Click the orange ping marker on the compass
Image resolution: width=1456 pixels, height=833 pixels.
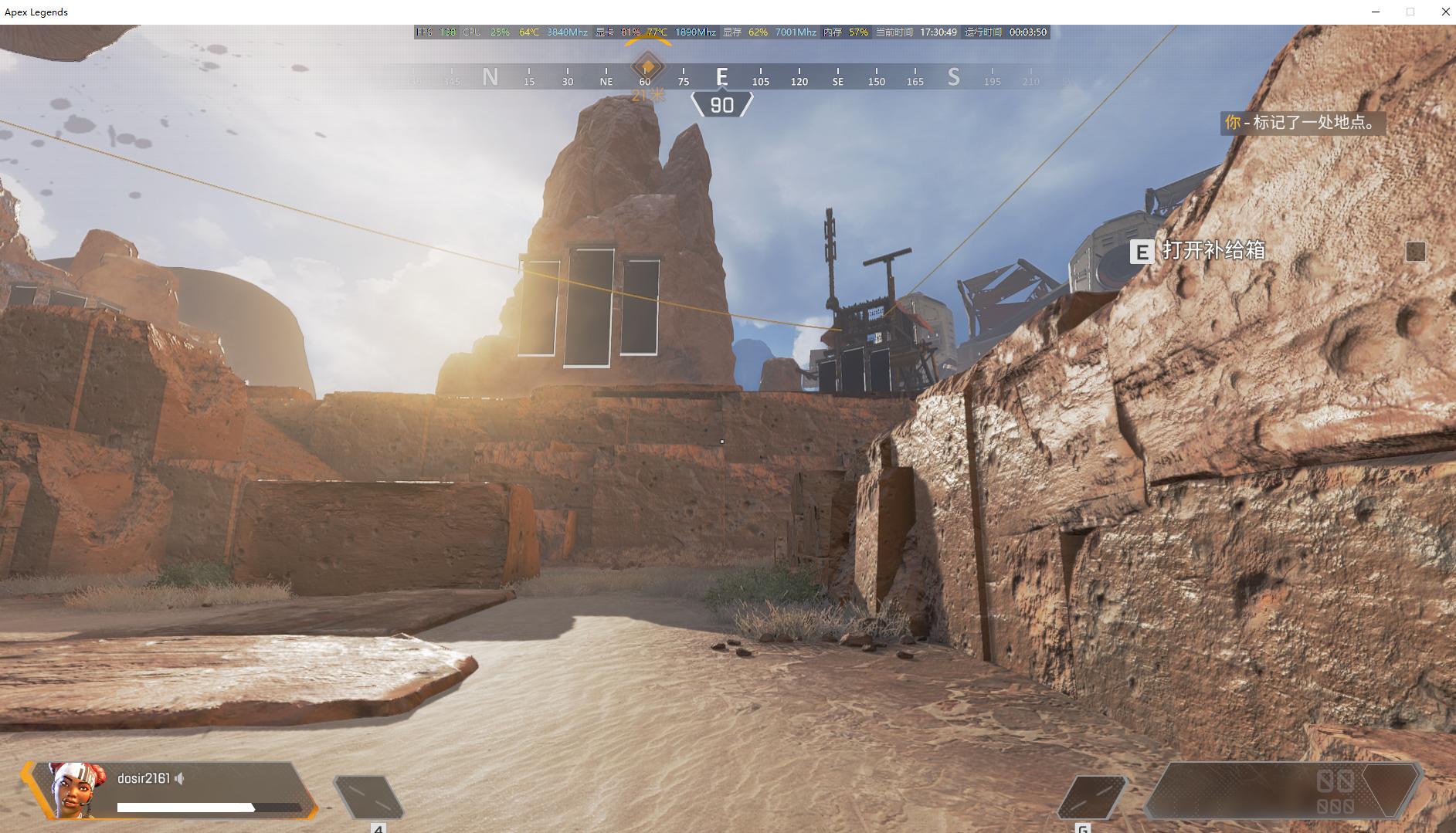click(x=647, y=66)
